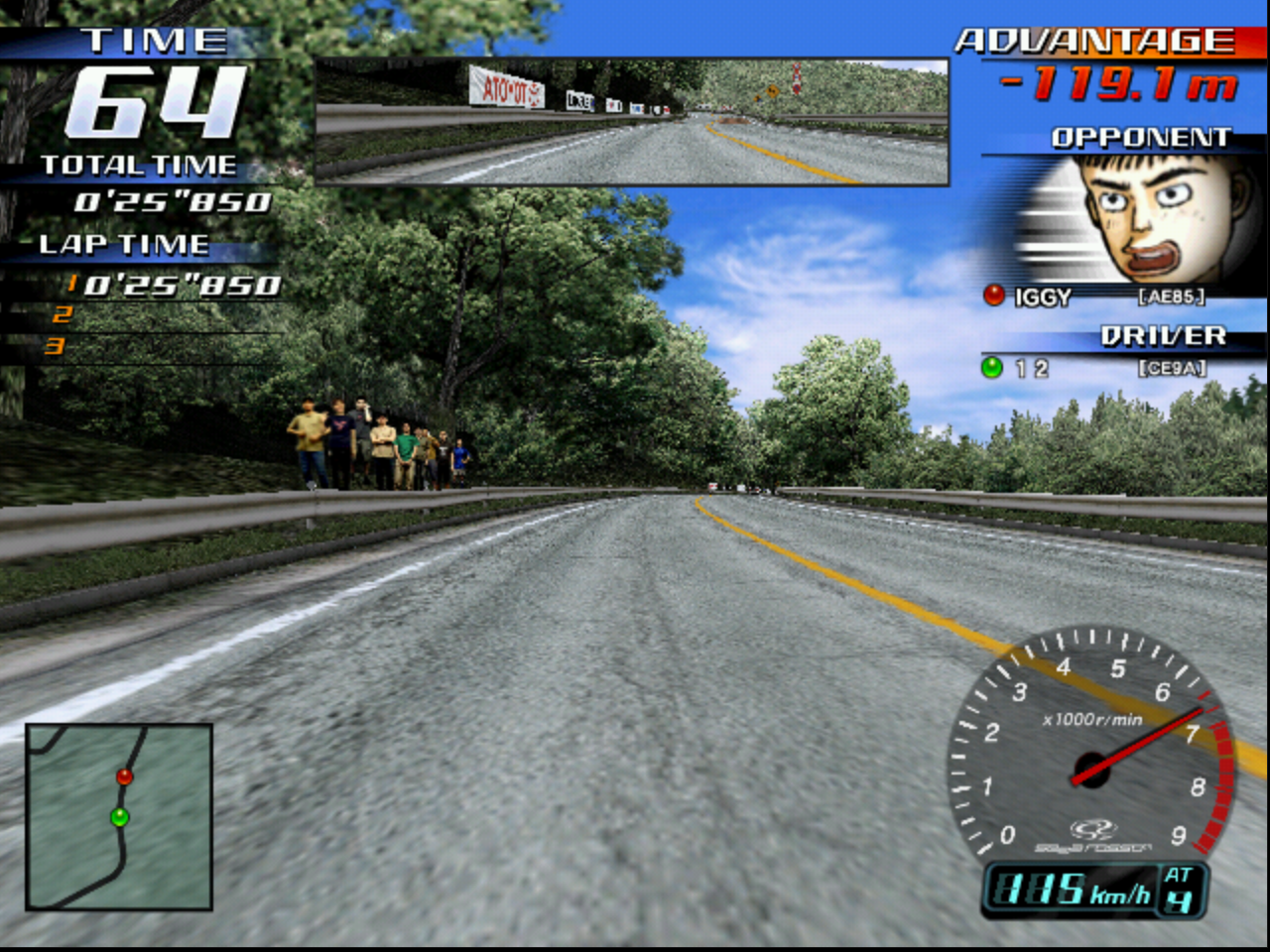This screenshot has height=952, width=1270.
Task: Select the green player dot on minimap
Action: (121, 816)
